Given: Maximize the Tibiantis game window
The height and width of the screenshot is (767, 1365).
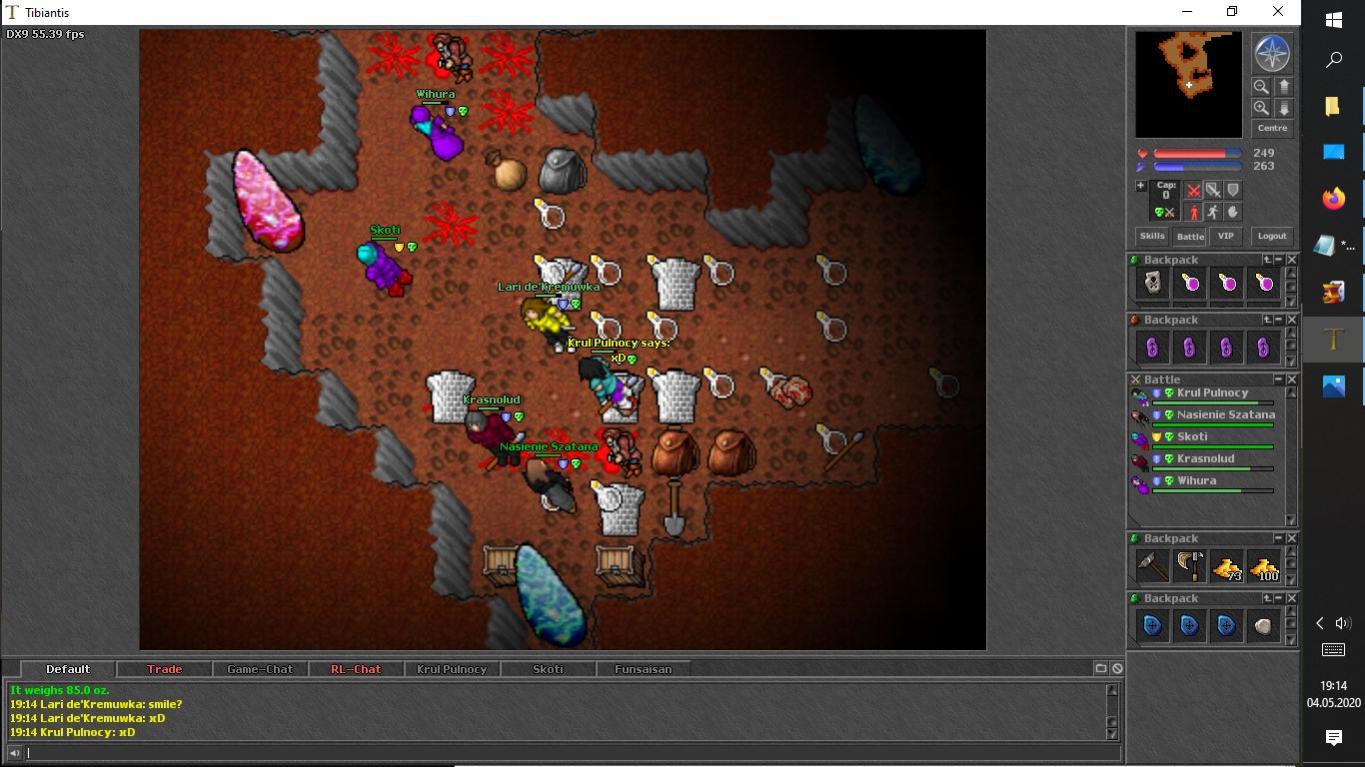Looking at the screenshot, I should pos(1232,12).
